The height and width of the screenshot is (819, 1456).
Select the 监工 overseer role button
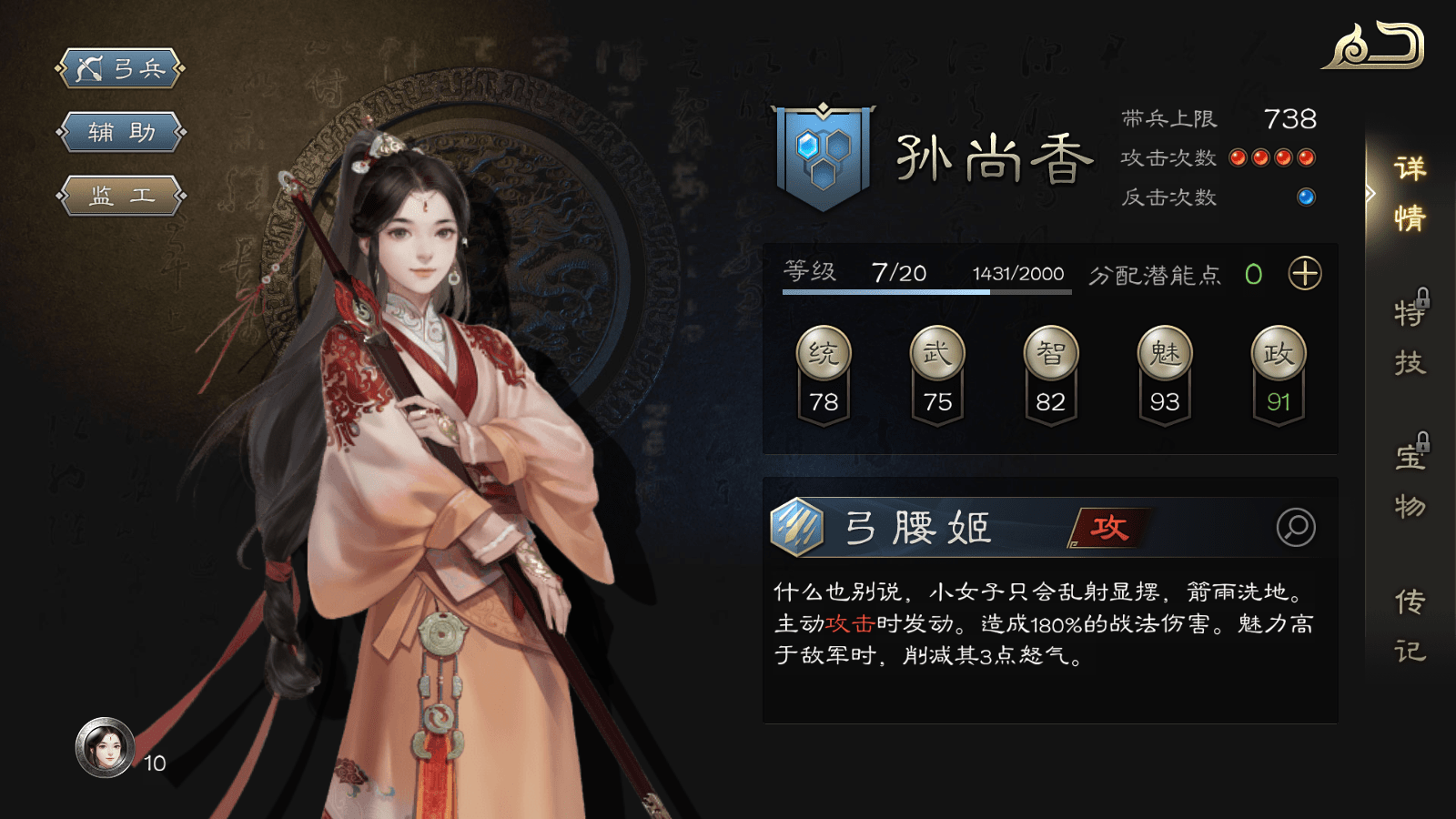point(121,196)
